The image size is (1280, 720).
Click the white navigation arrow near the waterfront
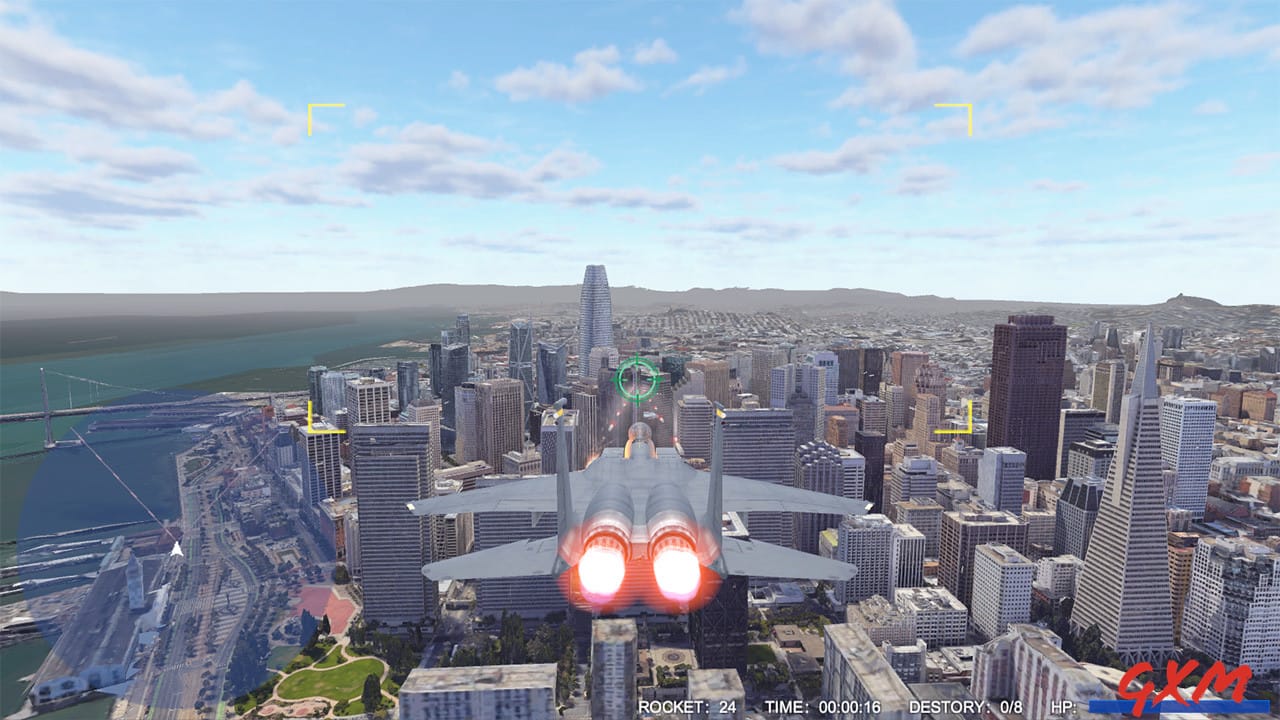178,550
